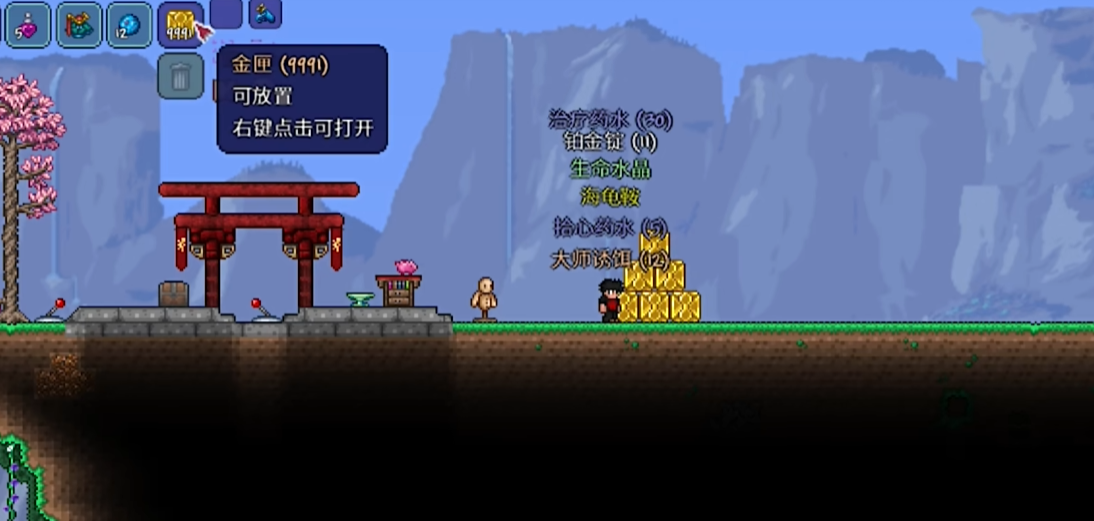Viewport: 1094px width, 521px height.
Task: Select the golden crate inventory slot
Action: click(x=180, y=25)
